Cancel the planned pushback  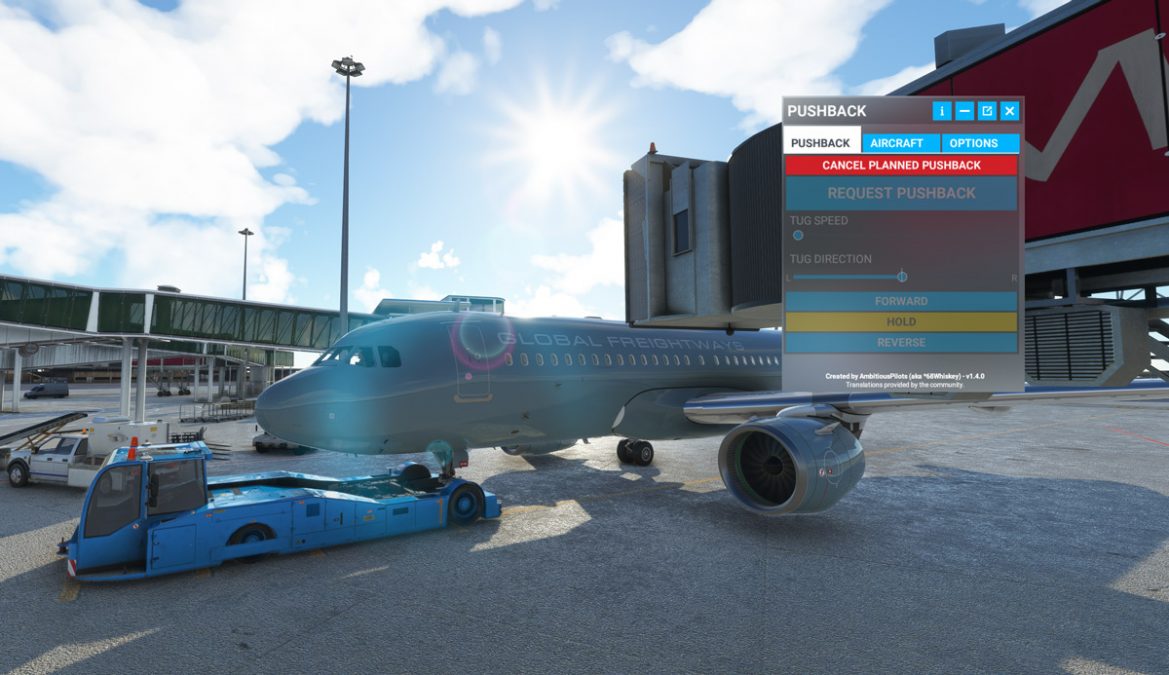pyautogui.click(x=901, y=165)
